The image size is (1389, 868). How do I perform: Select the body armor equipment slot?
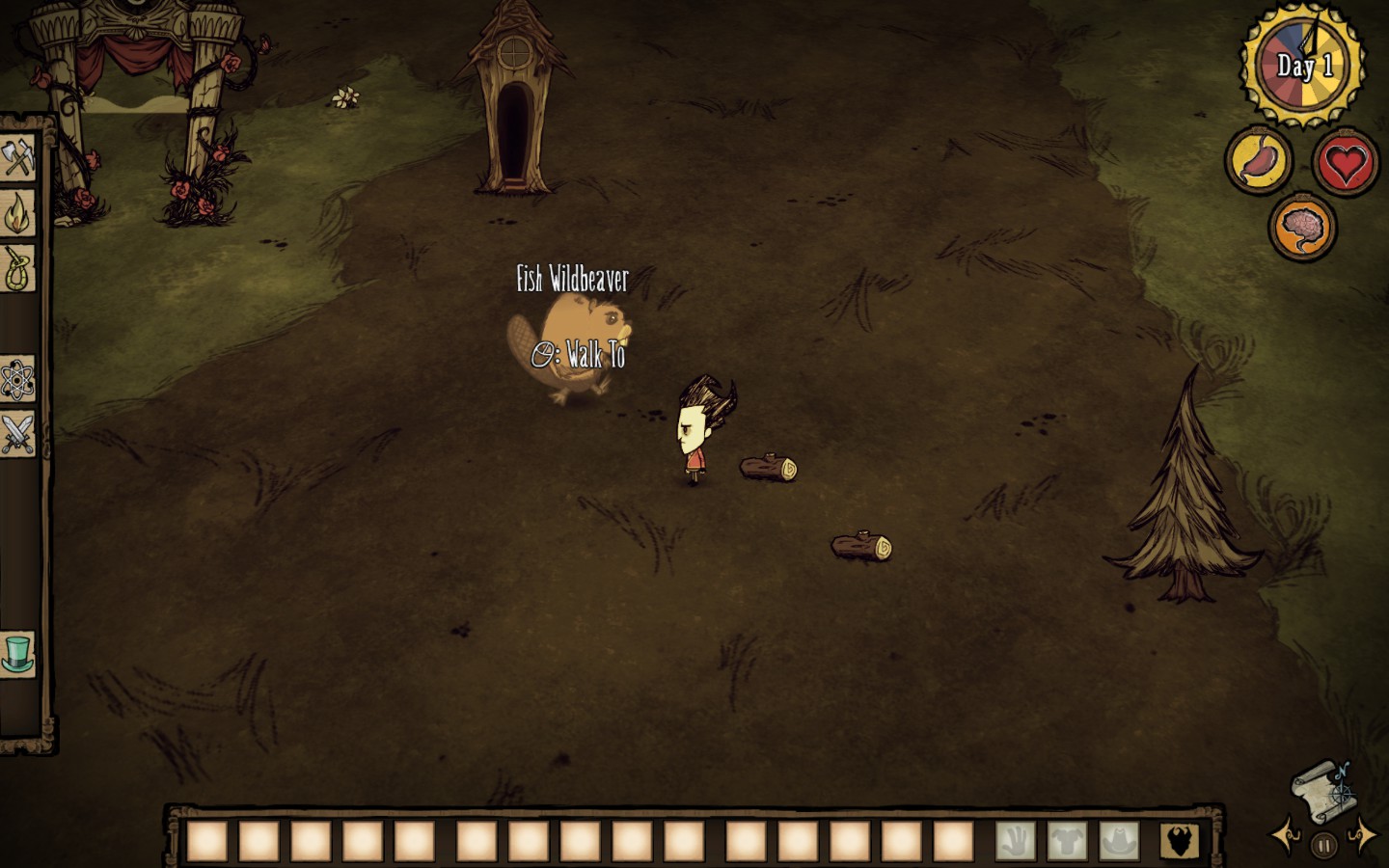(1067, 841)
